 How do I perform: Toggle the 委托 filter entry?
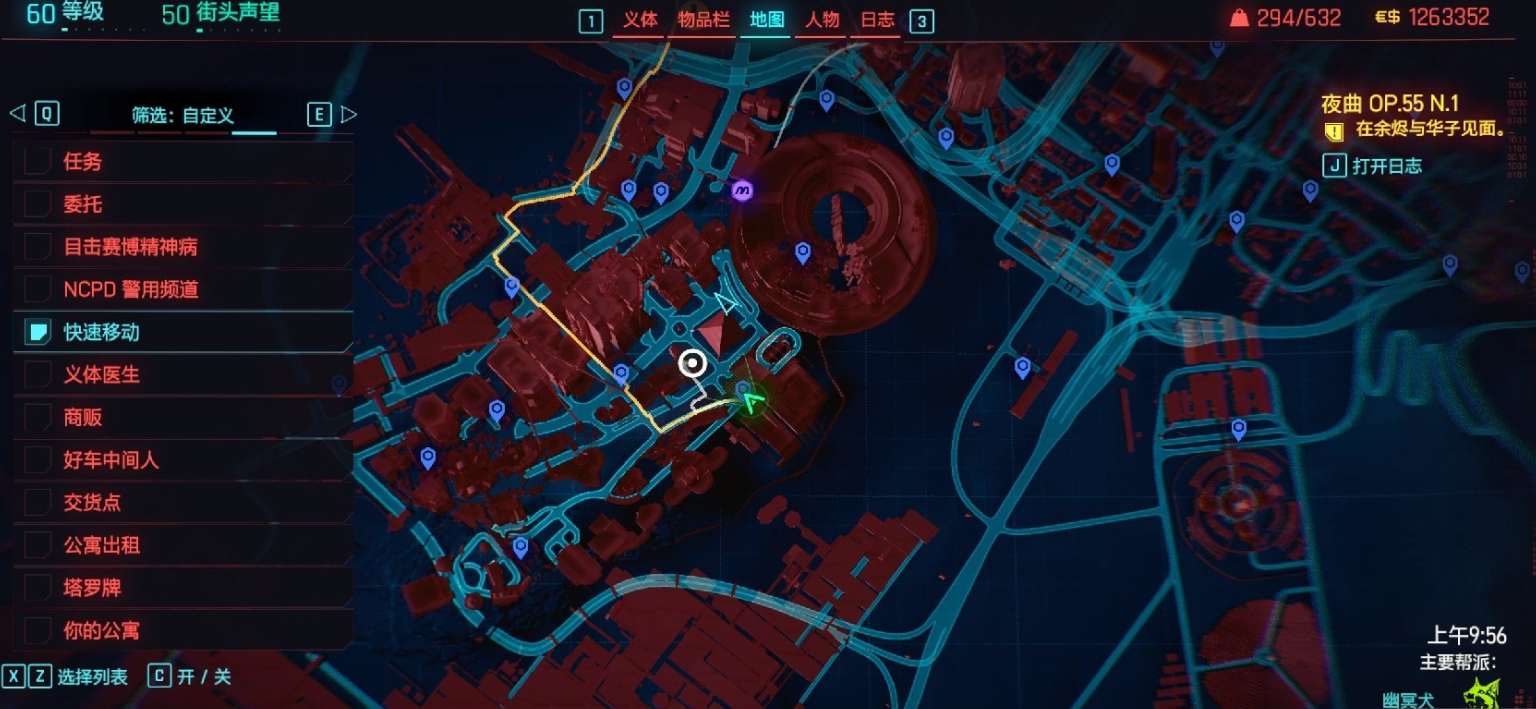point(38,204)
